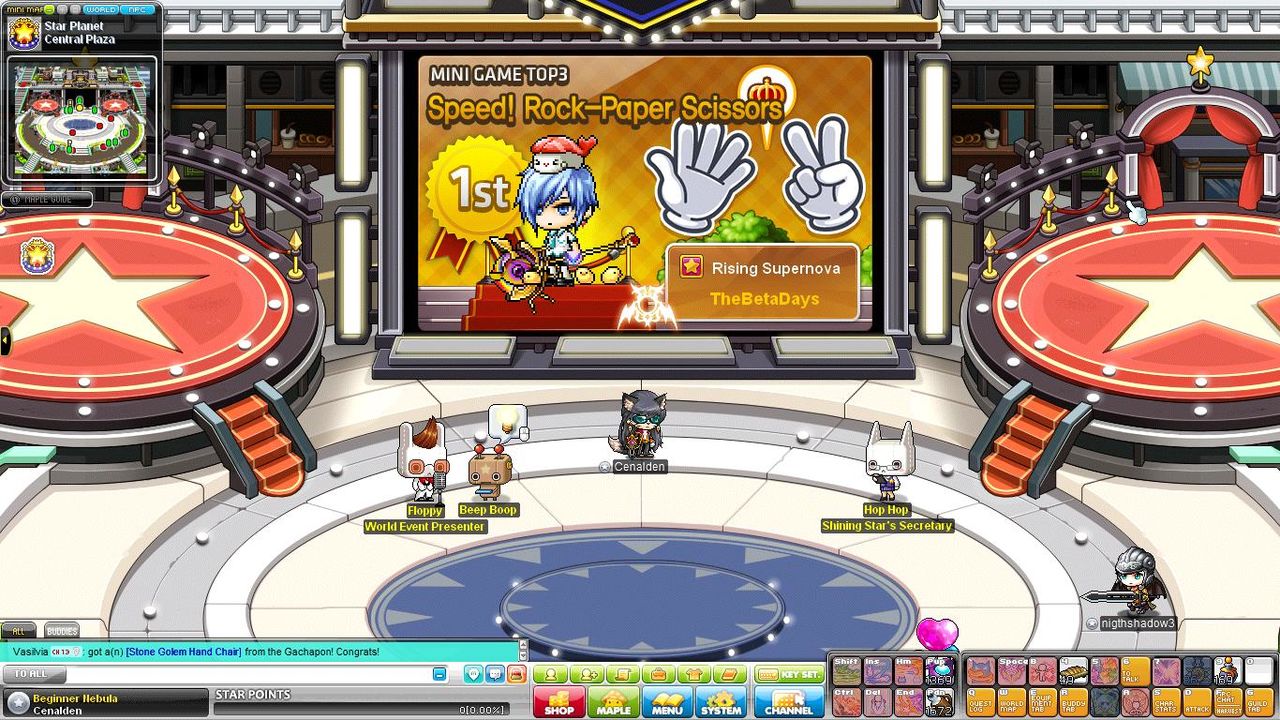Open the Quest Log quickslot icon

[x=980, y=703]
